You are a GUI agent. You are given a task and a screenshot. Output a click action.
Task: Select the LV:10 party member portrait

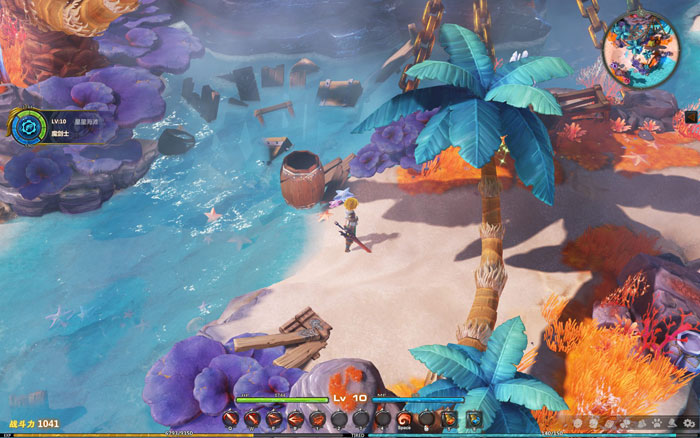tap(27, 125)
